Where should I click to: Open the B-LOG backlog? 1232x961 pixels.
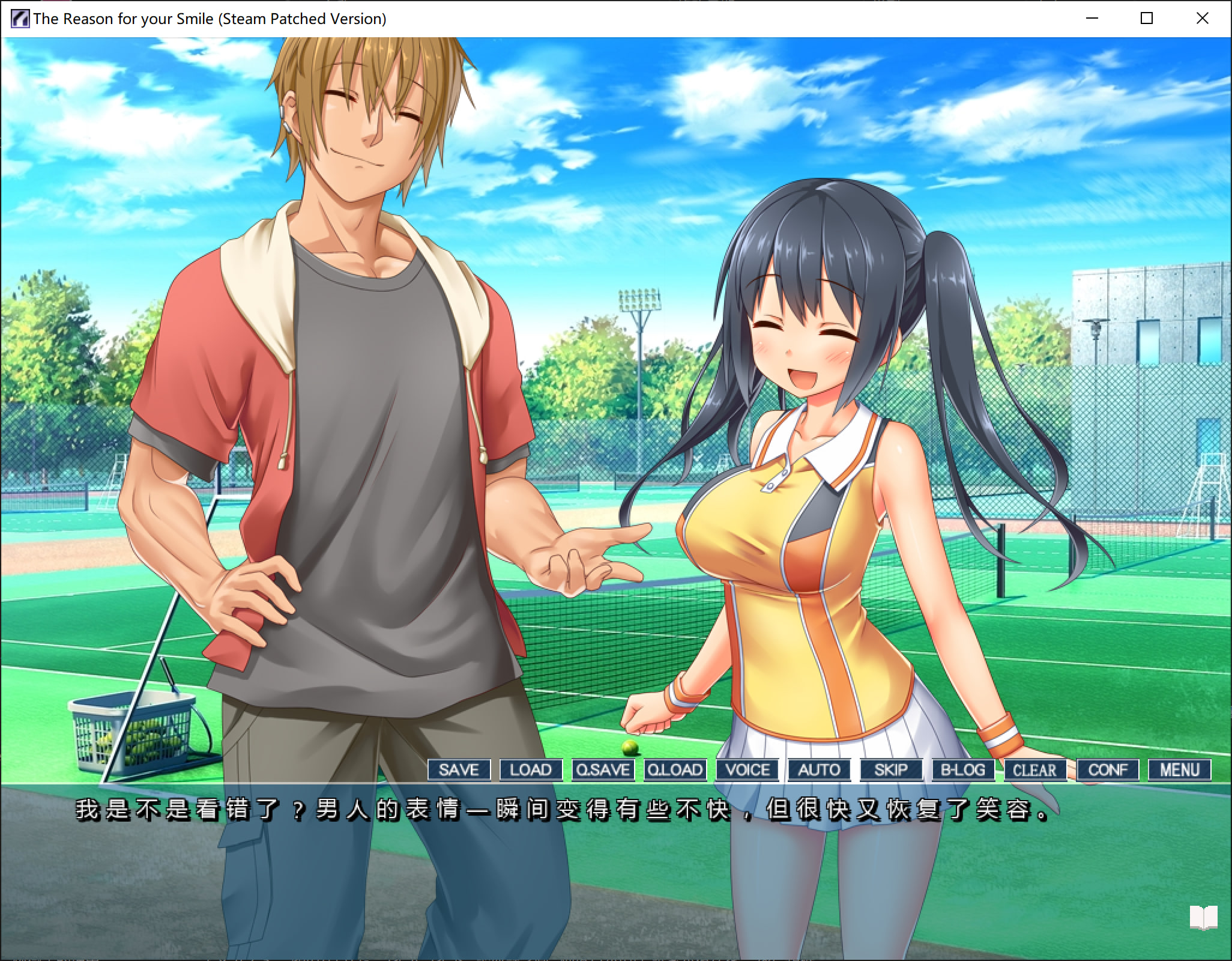pyautogui.click(x=963, y=769)
